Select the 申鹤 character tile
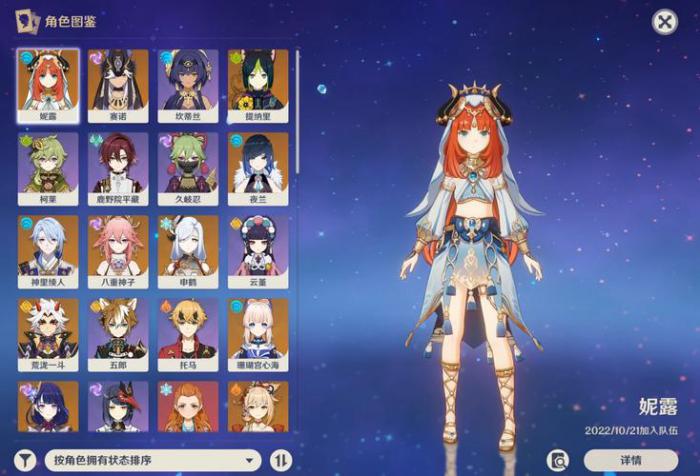This screenshot has width=700, height=476. [188, 252]
